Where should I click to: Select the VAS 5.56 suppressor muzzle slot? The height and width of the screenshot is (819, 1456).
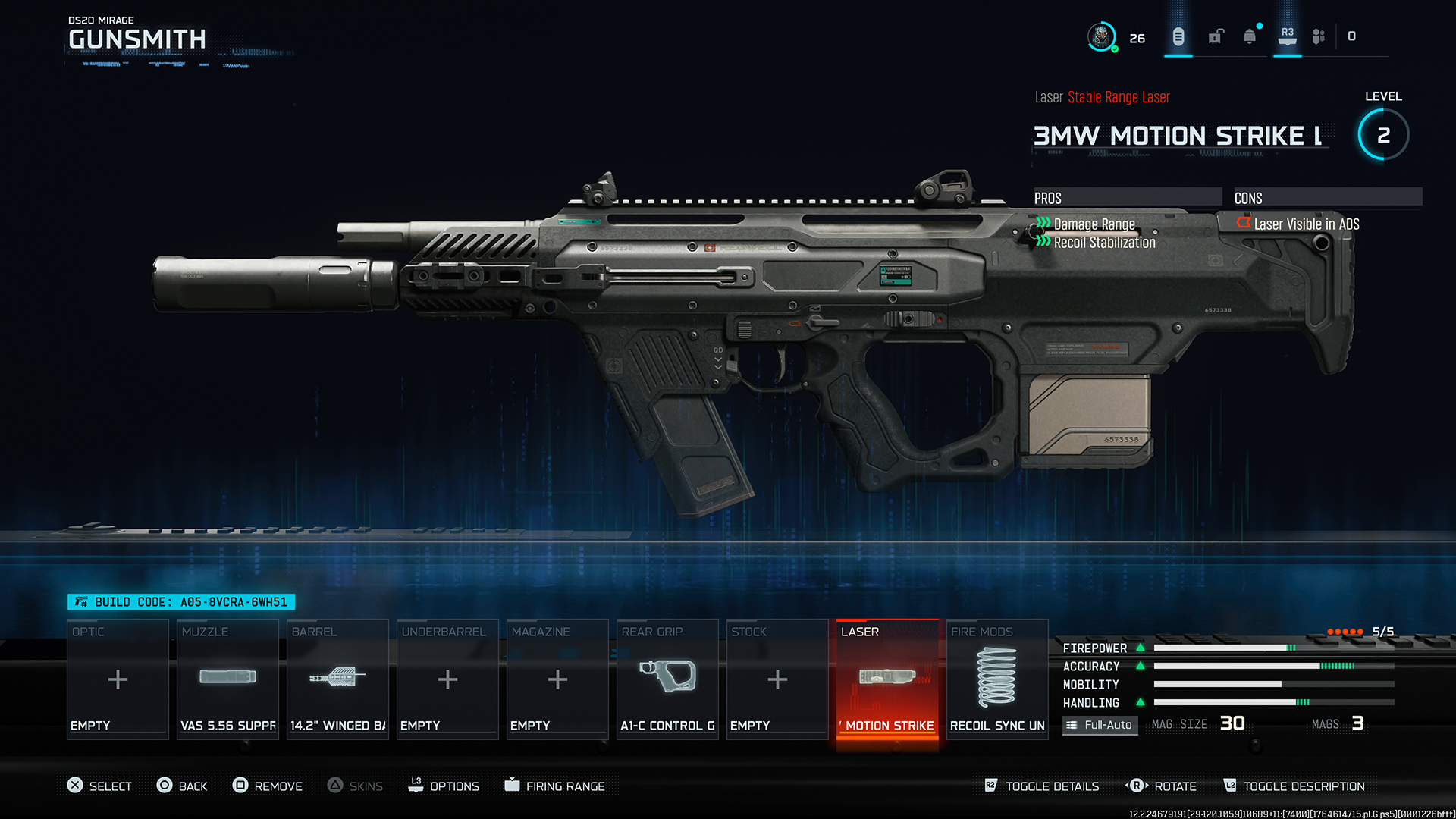(x=227, y=679)
